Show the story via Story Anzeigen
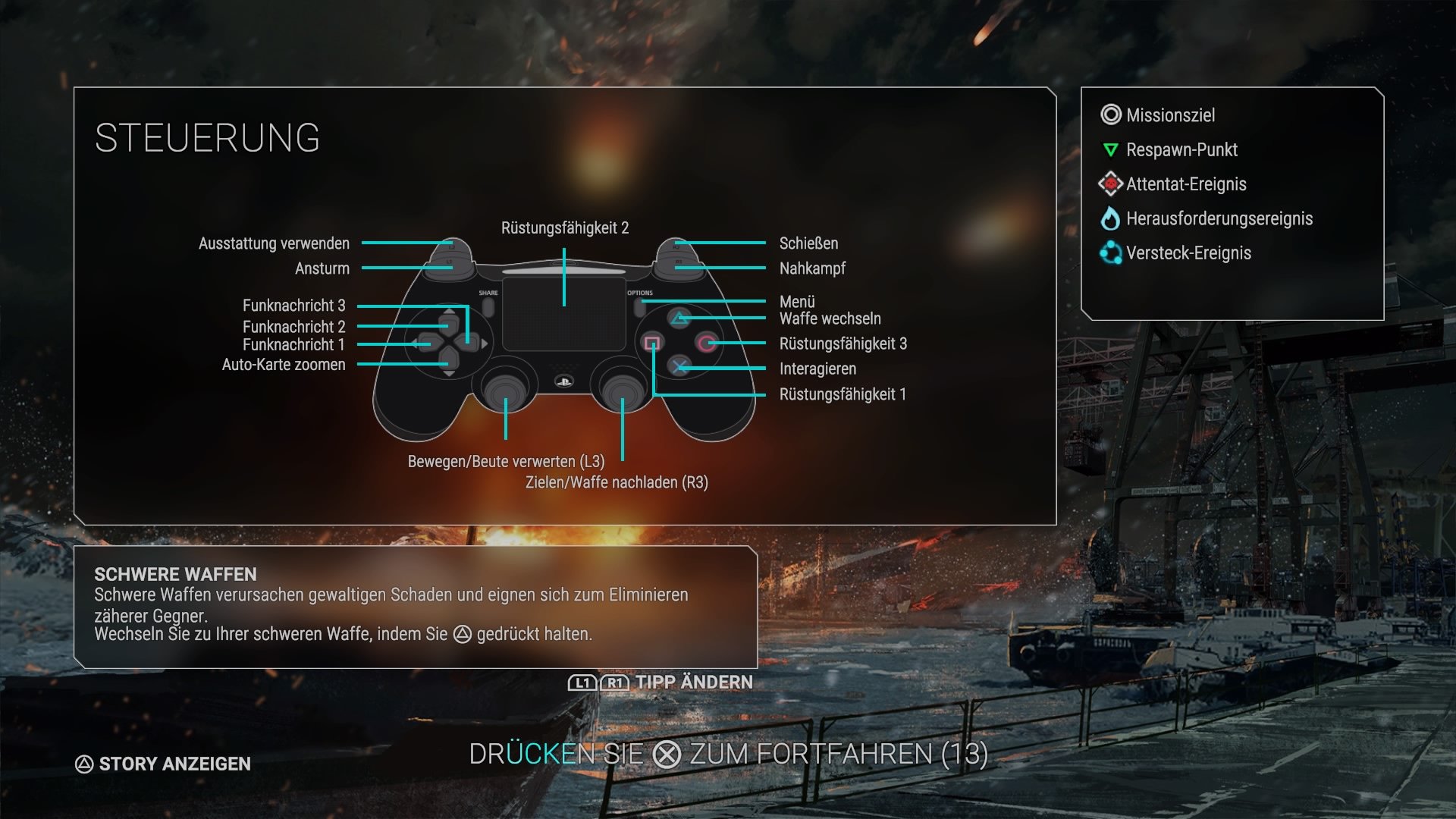Viewport: 1456px width, 819px height. (x=163, y=764)
